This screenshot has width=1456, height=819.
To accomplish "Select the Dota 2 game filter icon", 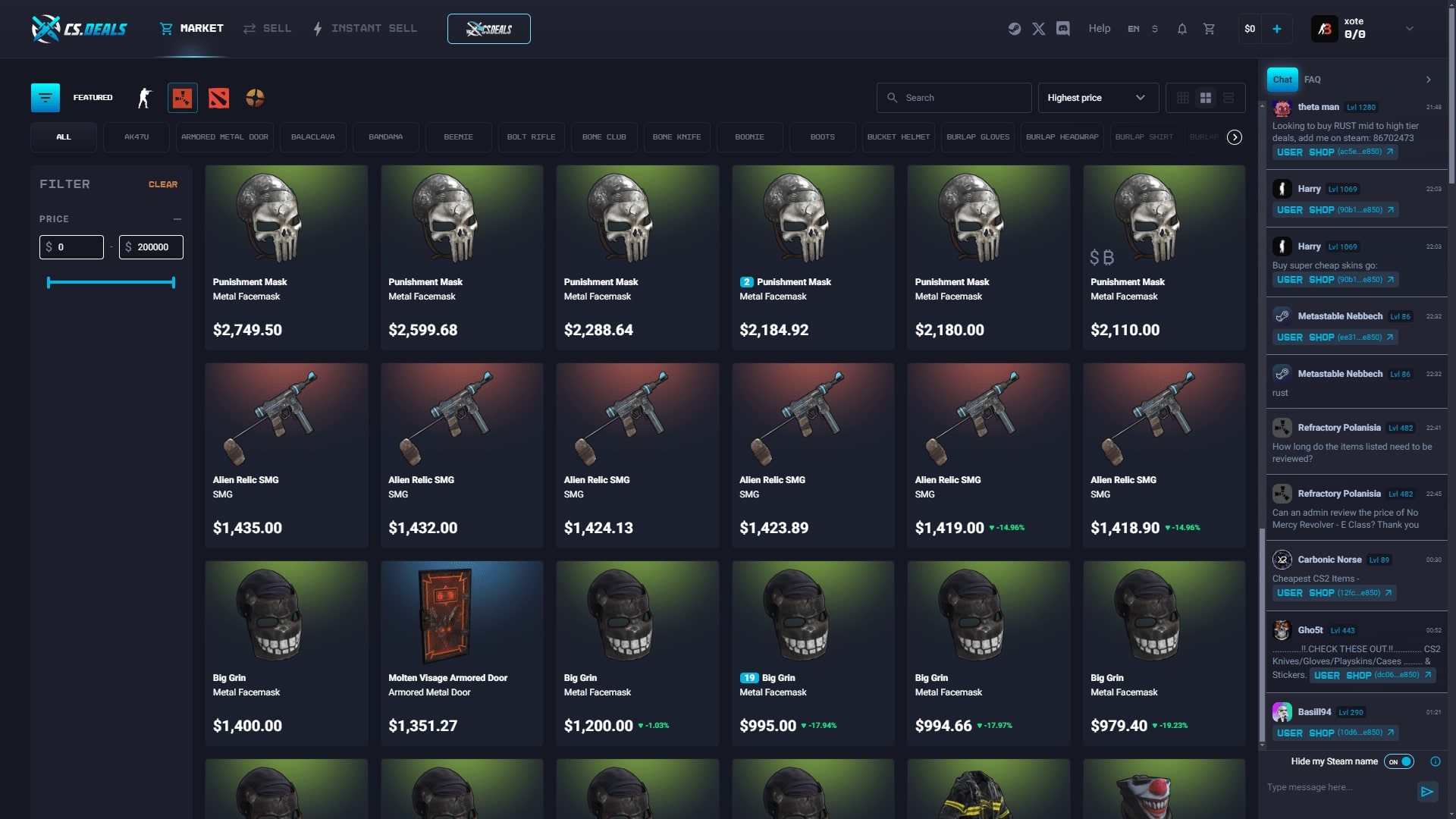I will click(218, 97).
